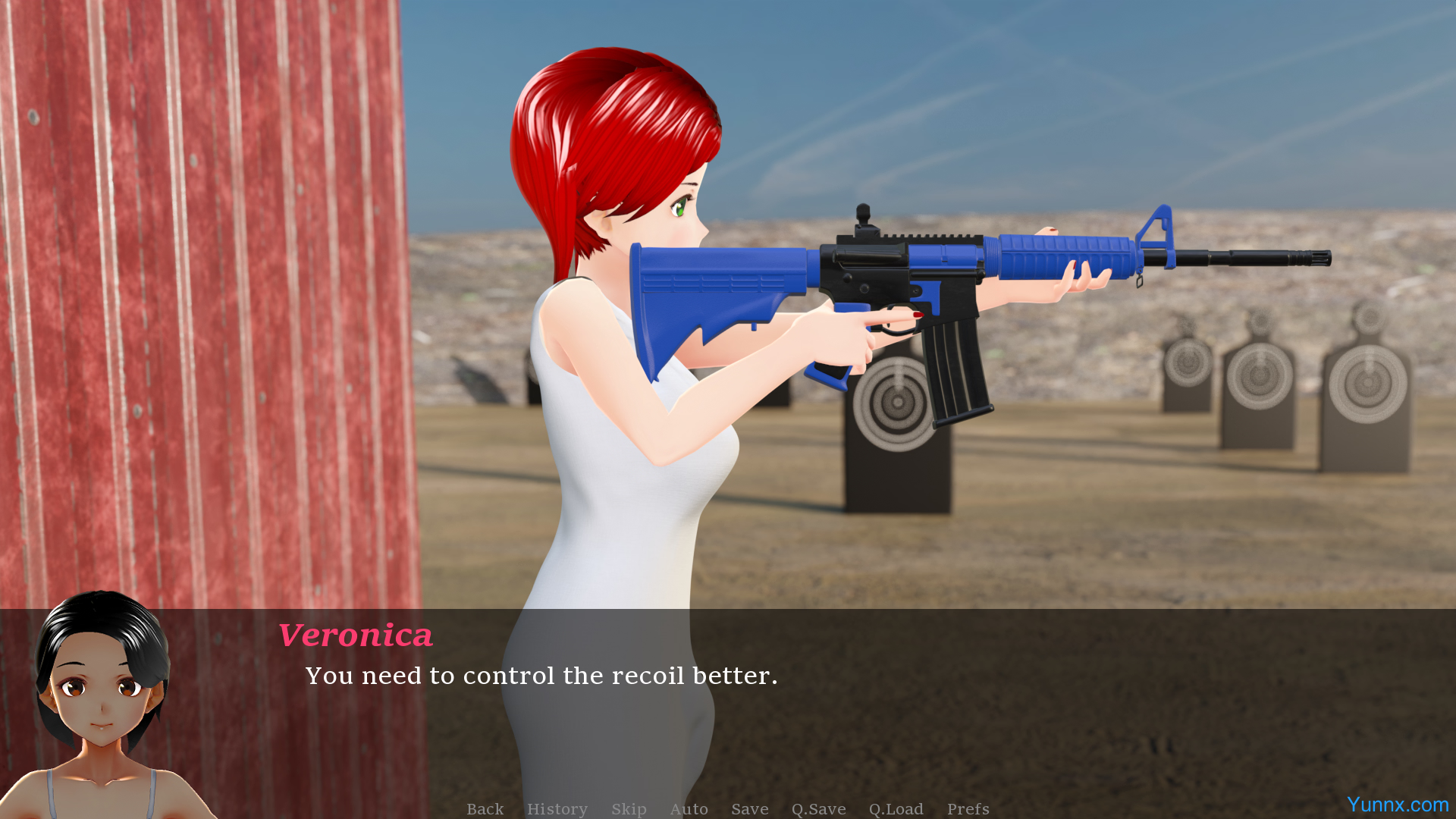Advance the dialogue text about recoil
Viewport: 1456px width, 819px height.
(541, 676)
